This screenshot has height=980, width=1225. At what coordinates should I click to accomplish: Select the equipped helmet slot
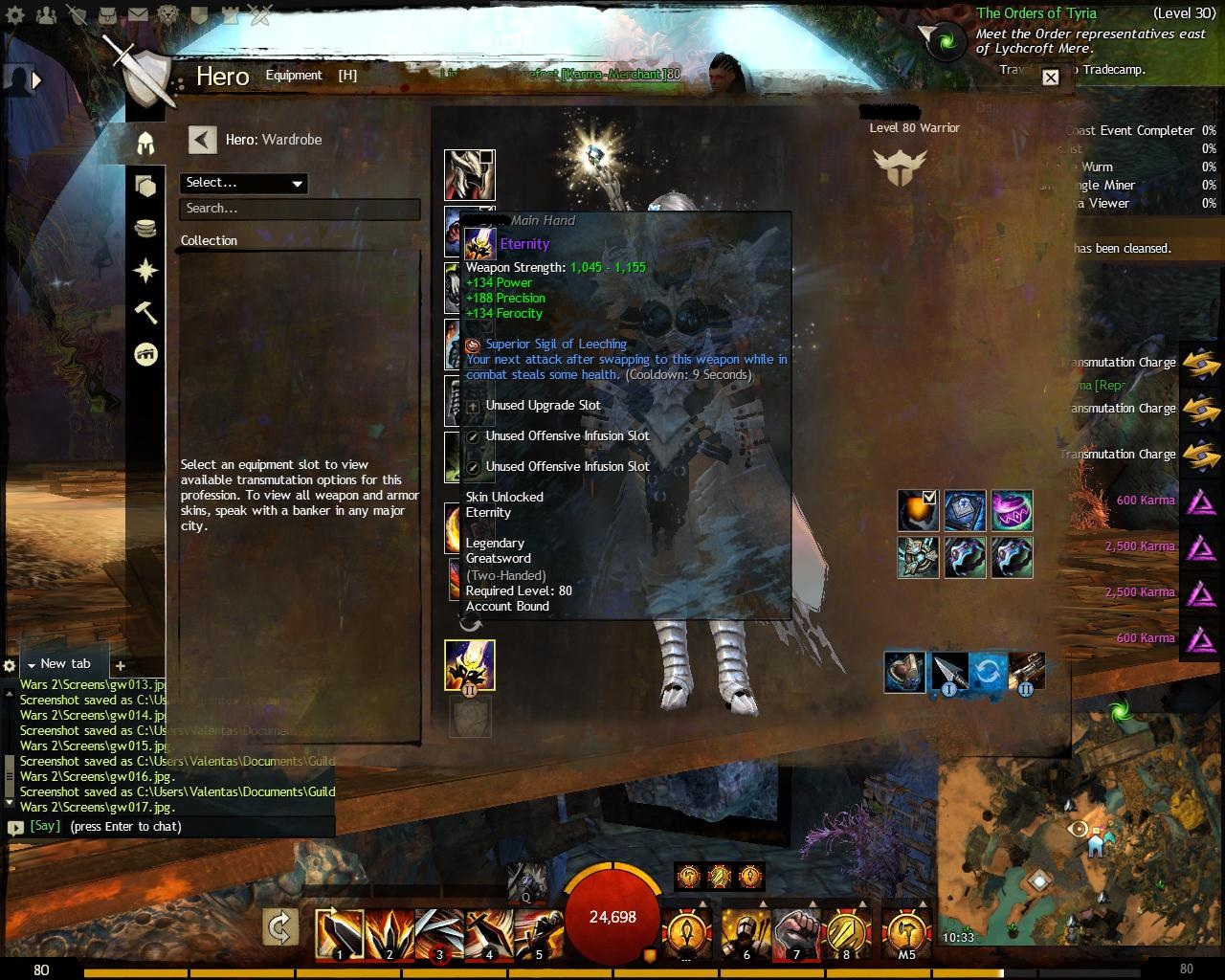[x=469, y=174]
